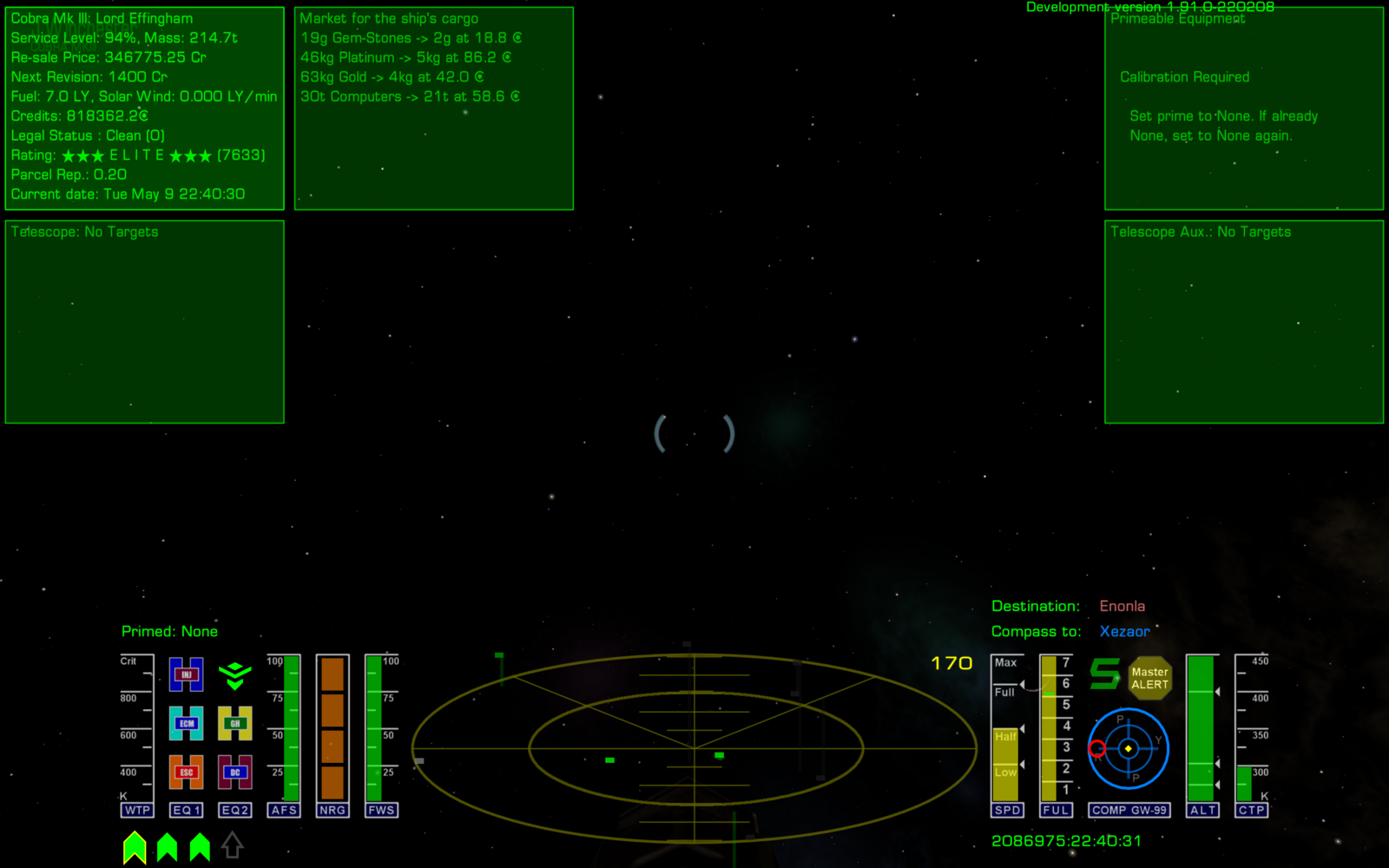
Task: Activate the ESC escape pod icon
Action: pyautogui.click(x=186, y=772)
